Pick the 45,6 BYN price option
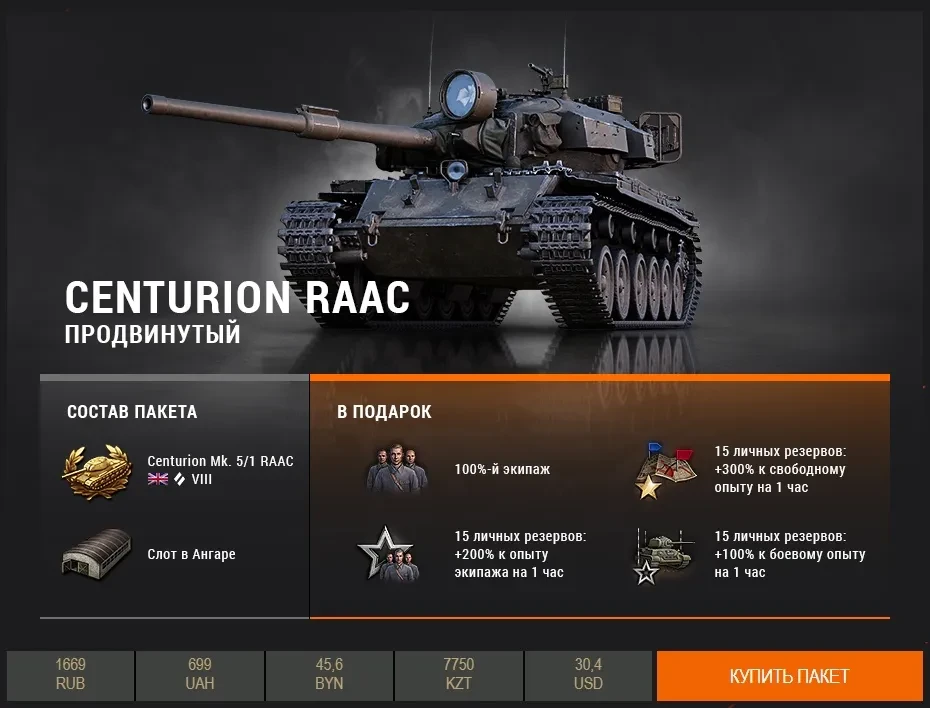 click(x=329, y=674)
